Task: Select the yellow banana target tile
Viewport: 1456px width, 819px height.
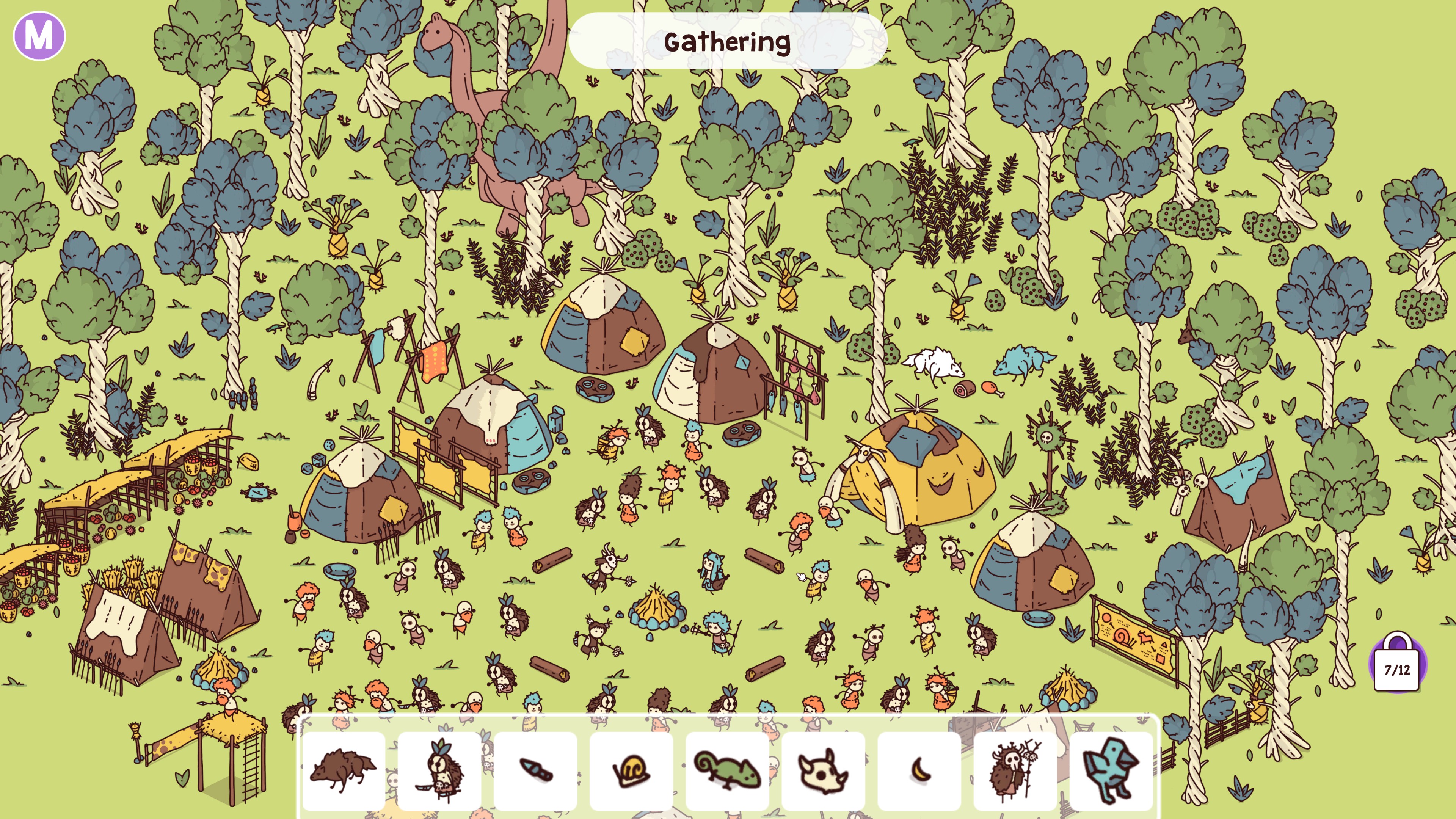Action: tap(919, 770)
